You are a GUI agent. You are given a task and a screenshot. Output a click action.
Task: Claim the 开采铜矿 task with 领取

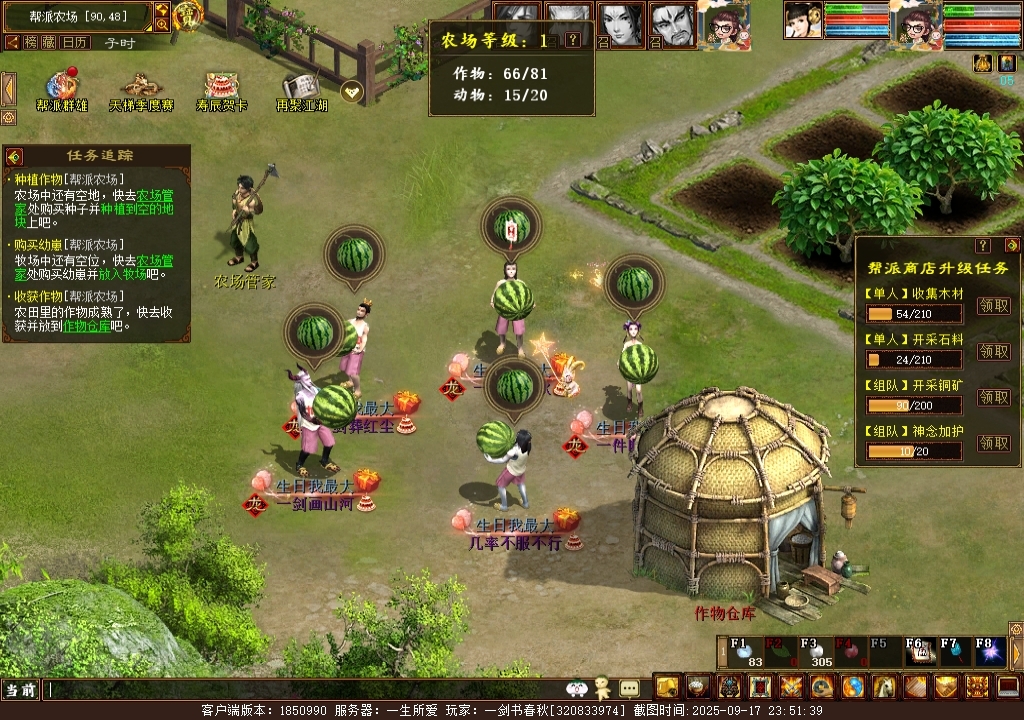[x=993, y=397]
